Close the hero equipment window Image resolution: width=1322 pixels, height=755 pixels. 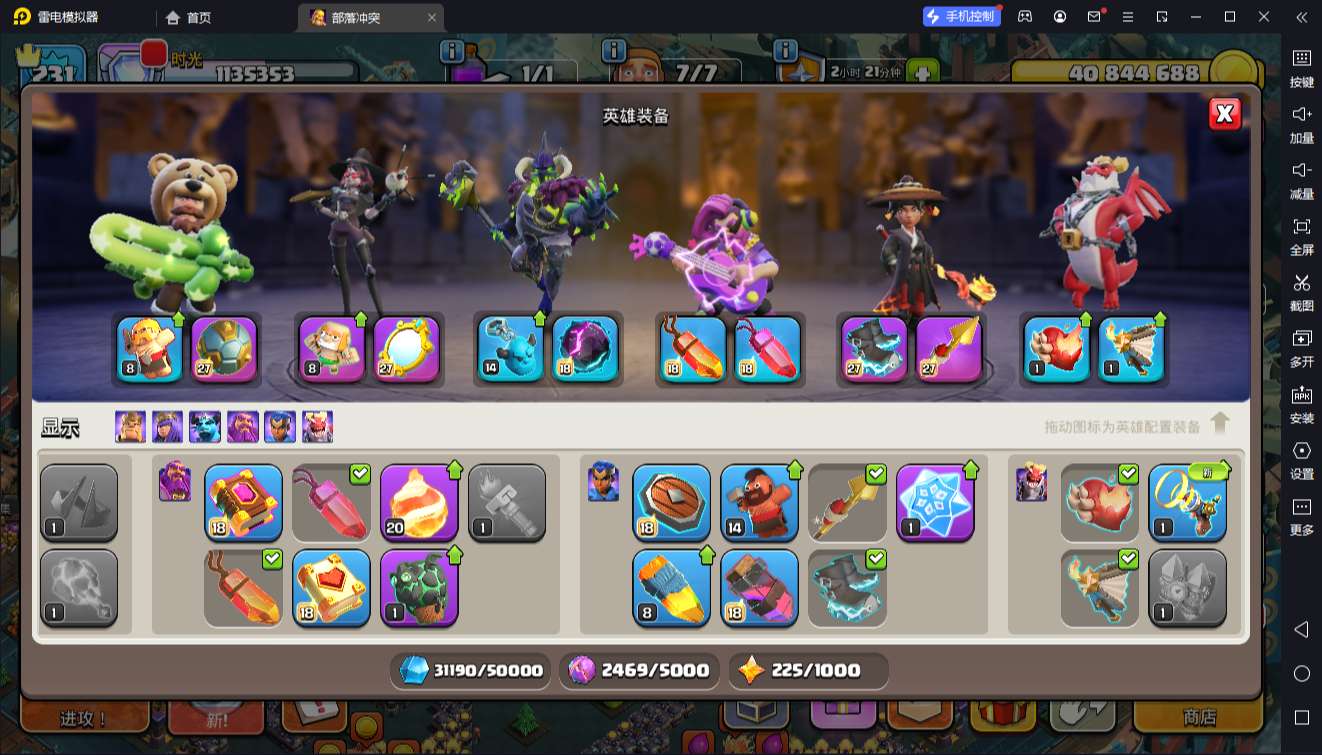tap(1224, 114)
